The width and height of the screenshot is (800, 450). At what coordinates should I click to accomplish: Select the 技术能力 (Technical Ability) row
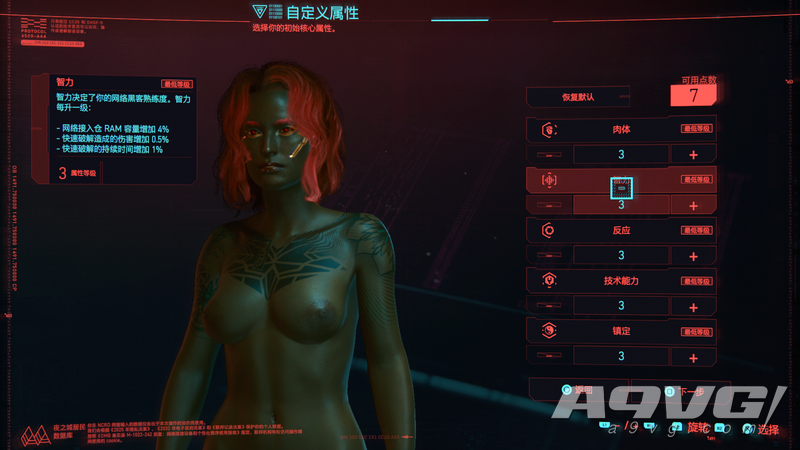[x=621, y=281]
